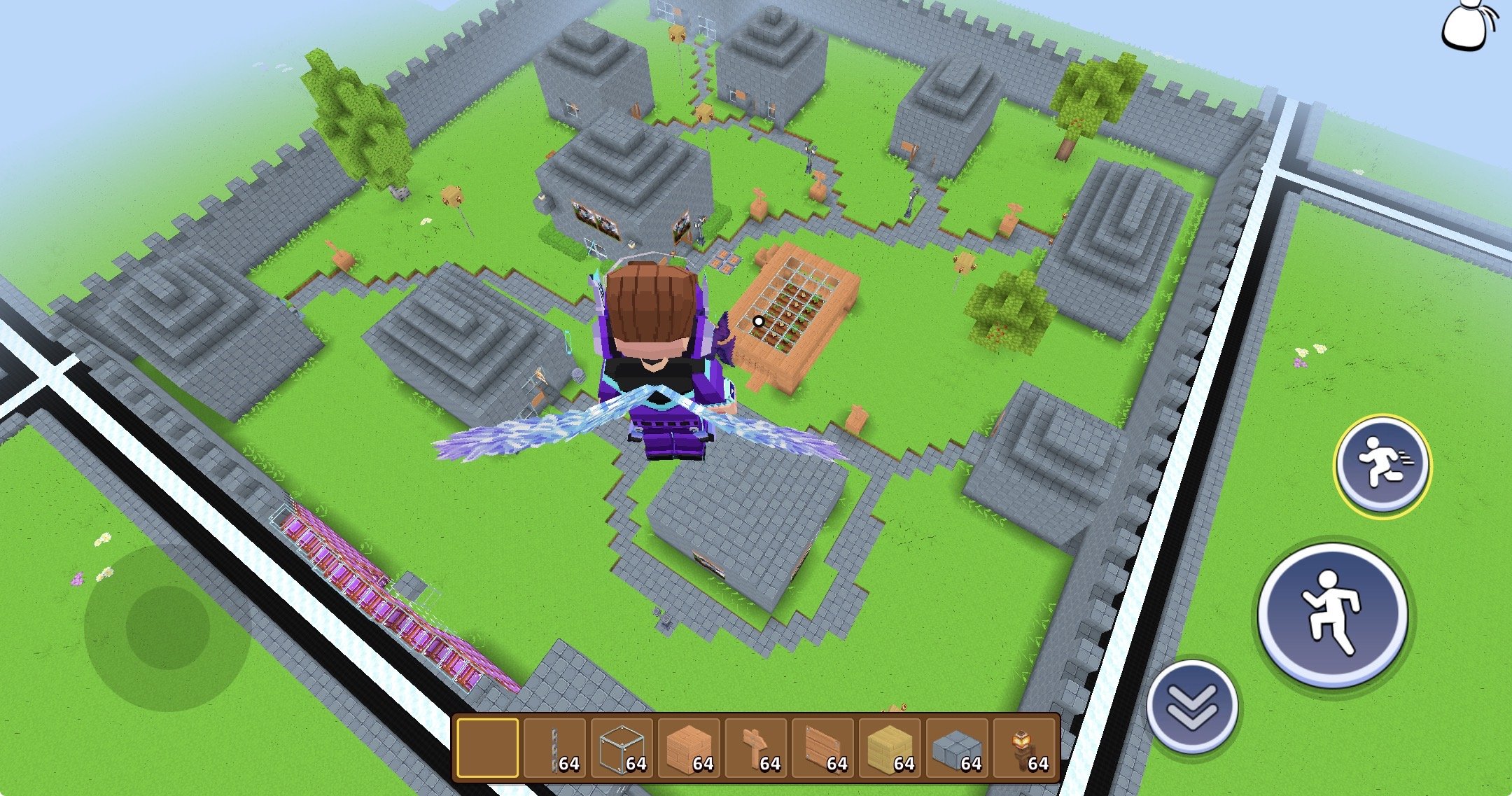Select the grey stone brick block
This screenshot has width=1512, height=796.
pyautogui.click(x=958, y=748)
